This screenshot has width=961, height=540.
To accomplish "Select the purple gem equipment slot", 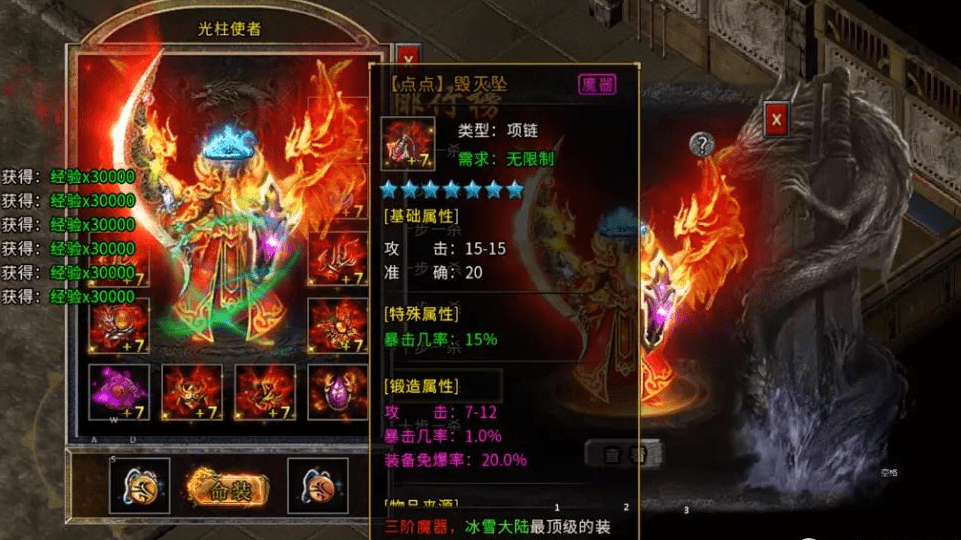I will pyautogui.click(x=119, y=391).
